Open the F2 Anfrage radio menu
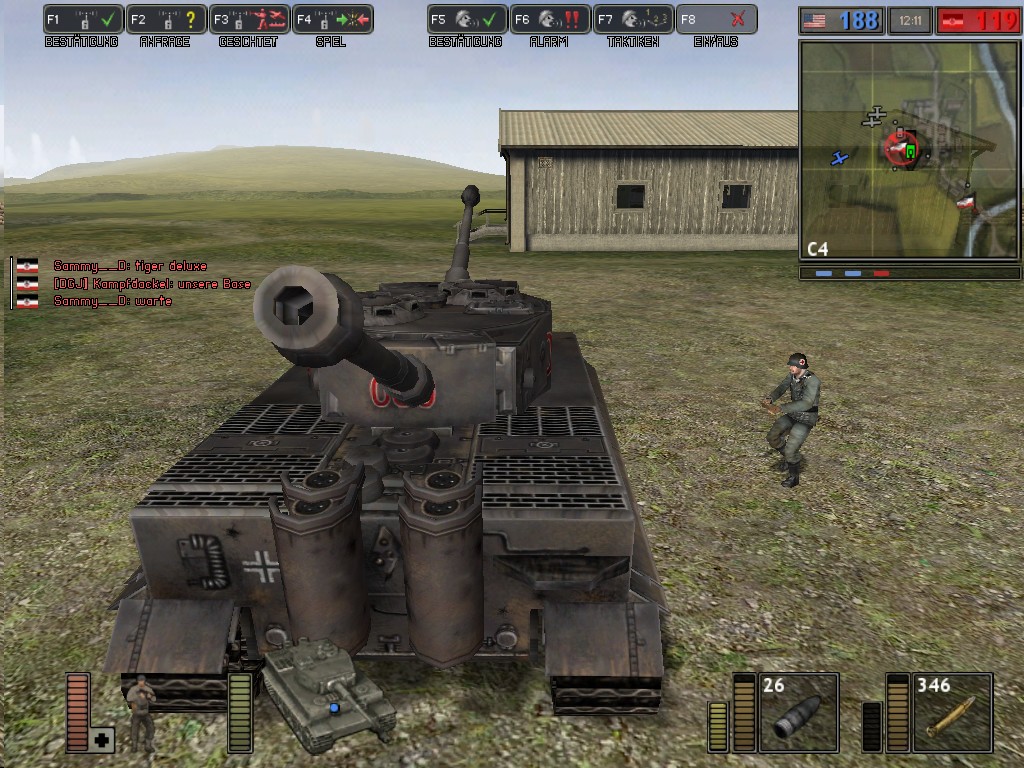The width and height of the screenshot is (1024, 768). click(167, 19)
